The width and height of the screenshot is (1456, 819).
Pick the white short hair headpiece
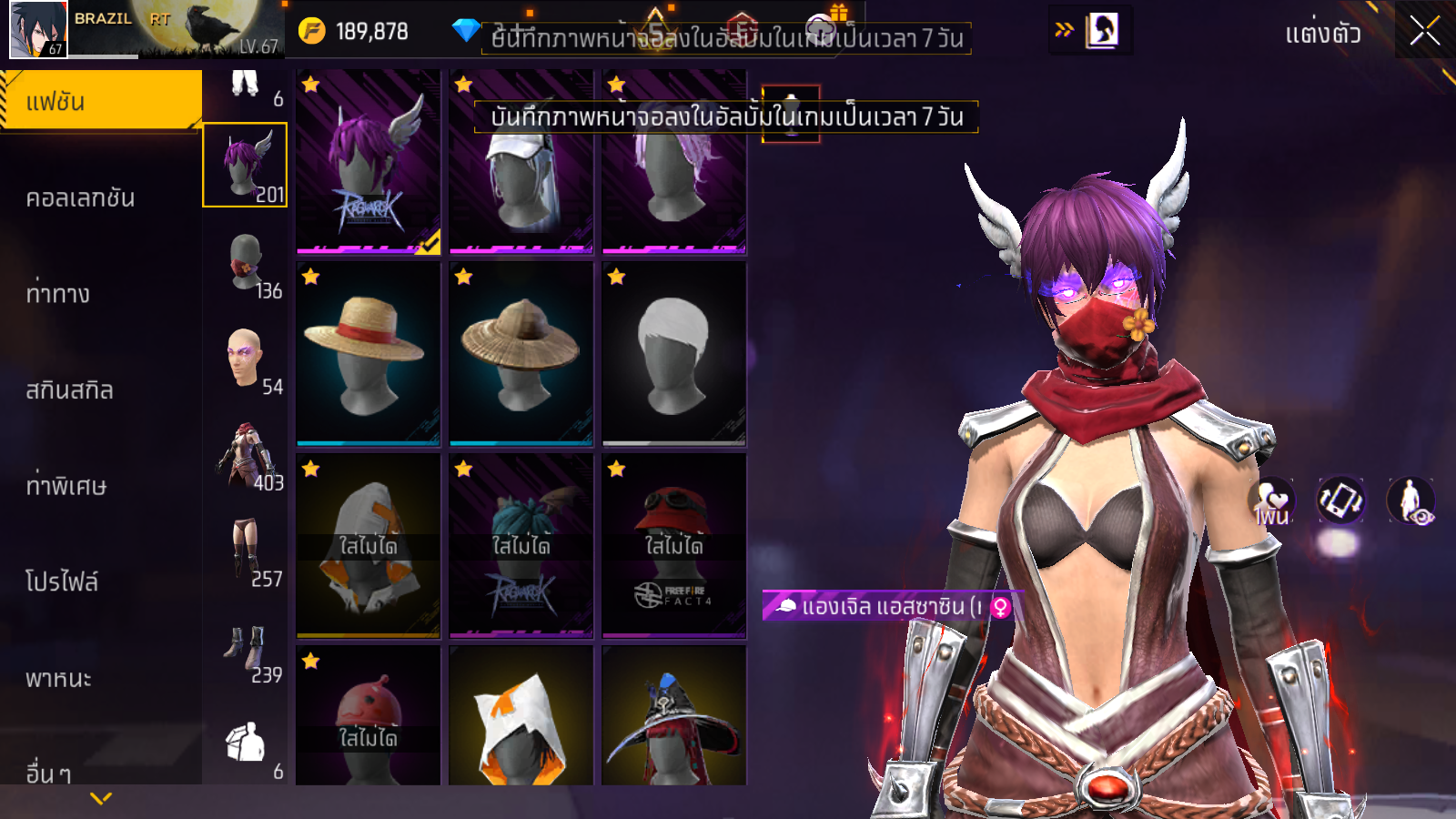click(x=673, y=354)
